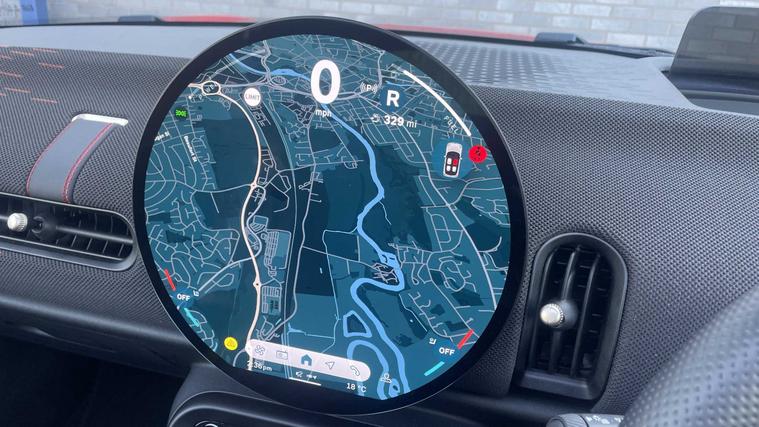Select the speed LIMIT icon
Image resolution: width=759 pixels, height=427 pixels.
[251, 96]
